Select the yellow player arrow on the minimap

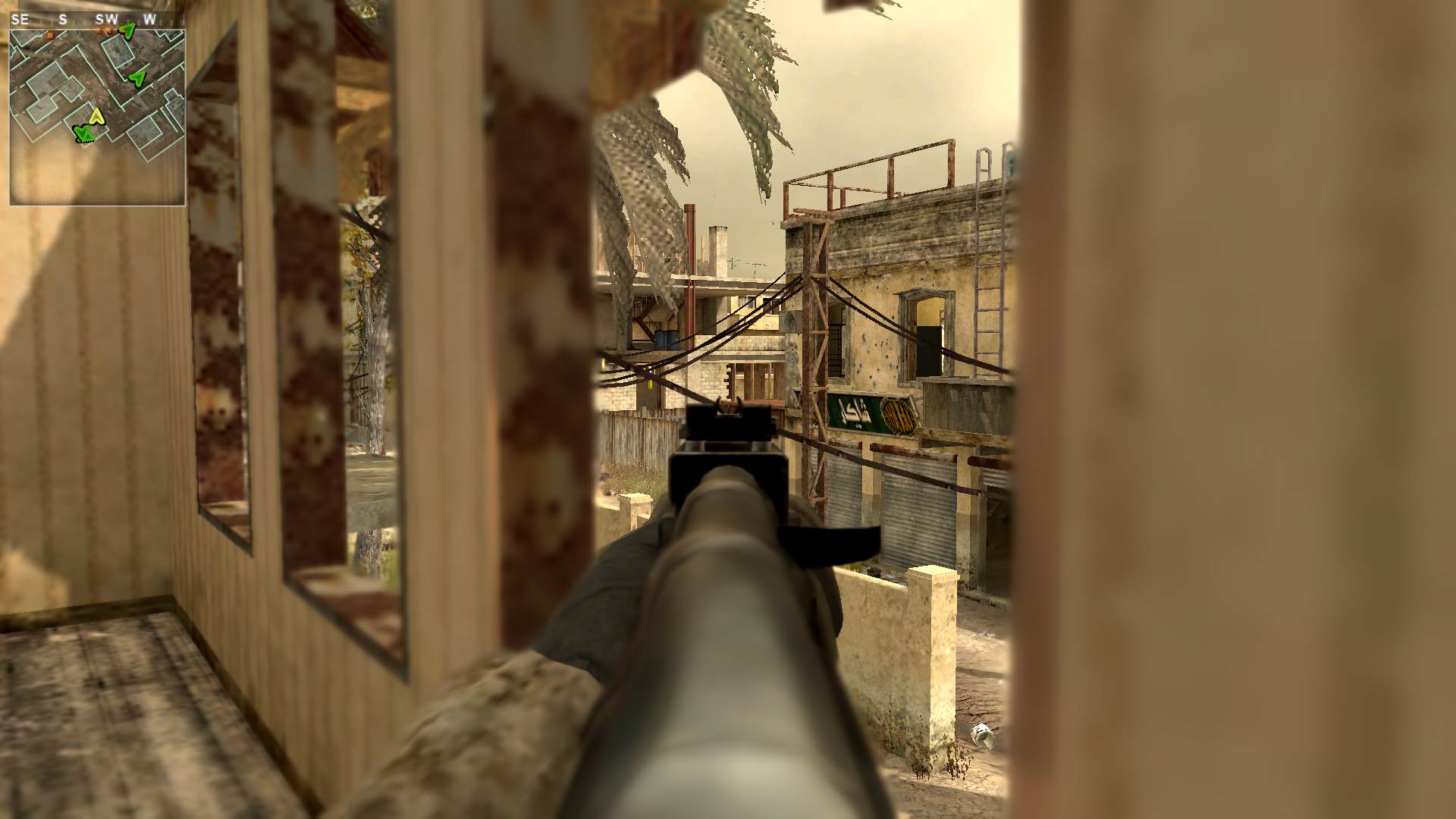coord(96,116)
